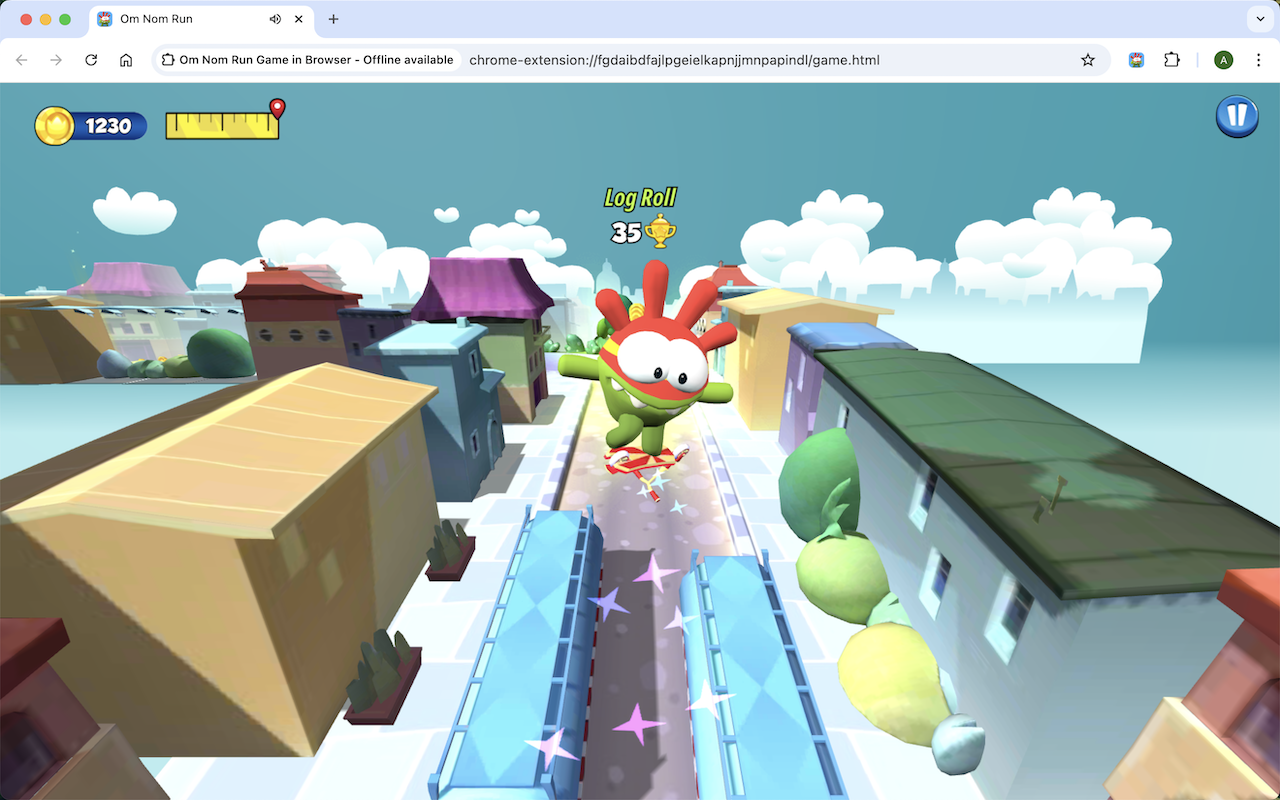Open the Chrome profile menu

click(1223, 60)
